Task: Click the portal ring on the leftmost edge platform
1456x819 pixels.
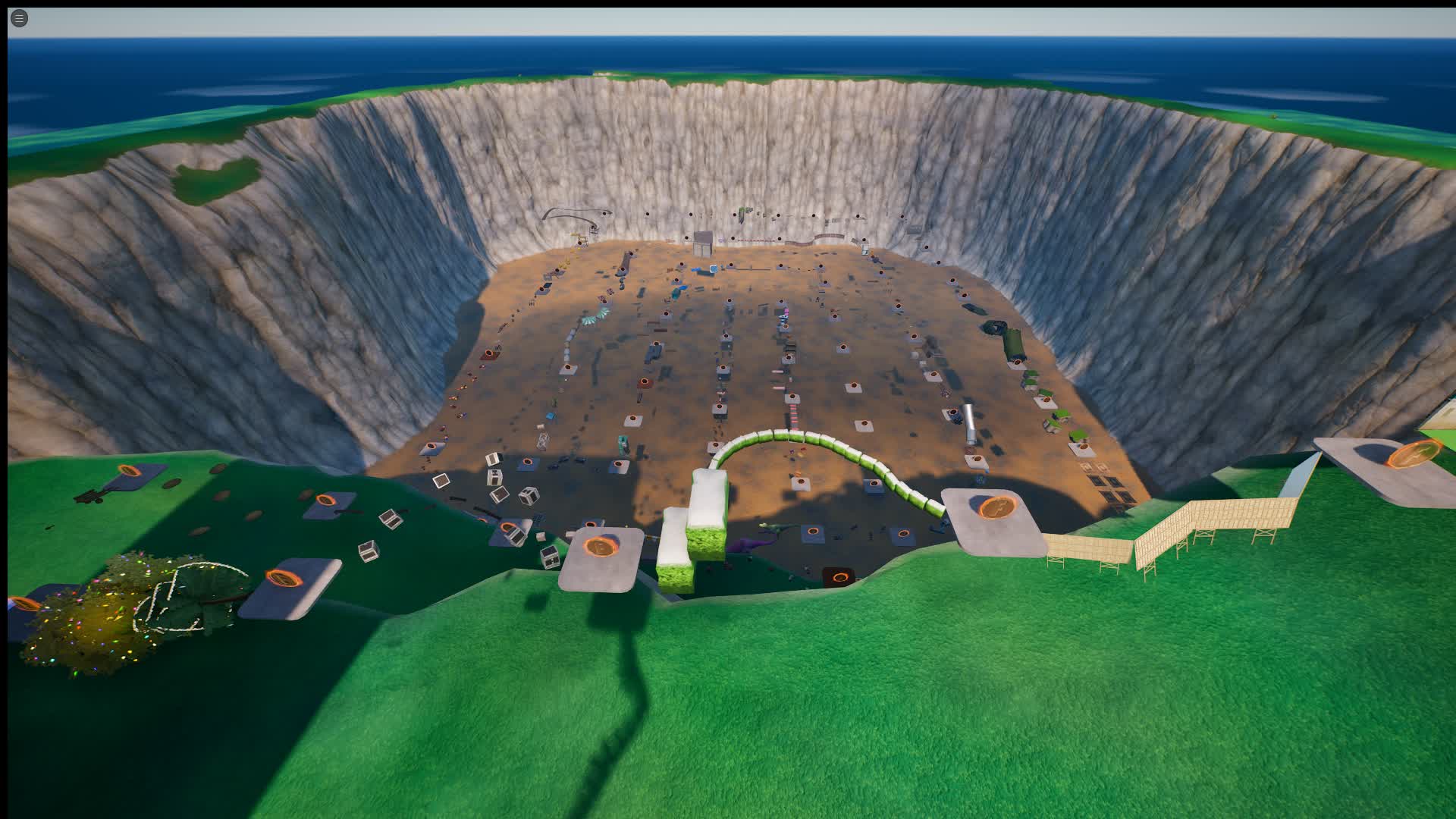Action: 24,604
